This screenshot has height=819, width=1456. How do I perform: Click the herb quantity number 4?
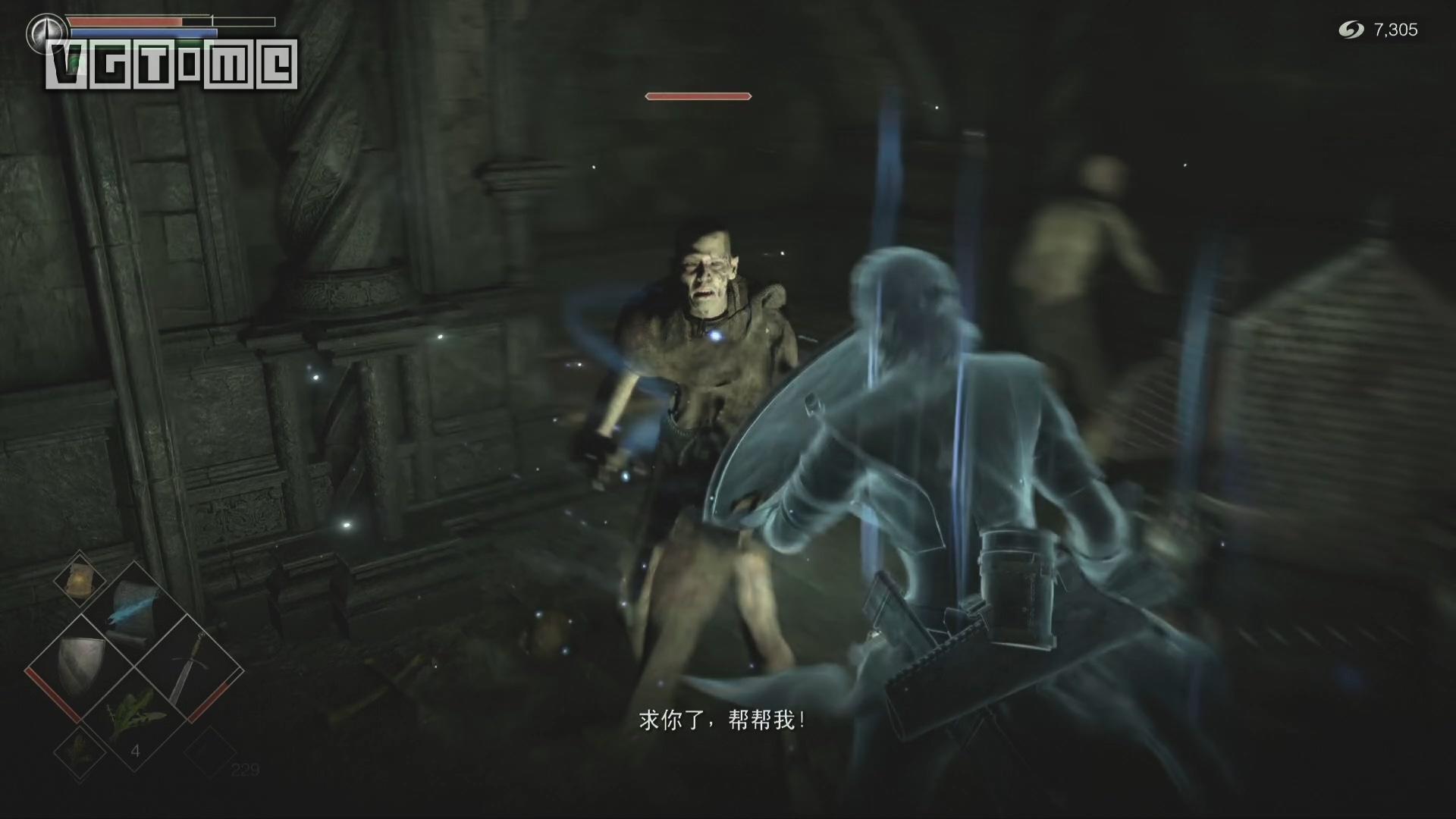pyautogui.click(x=136, y=750)
